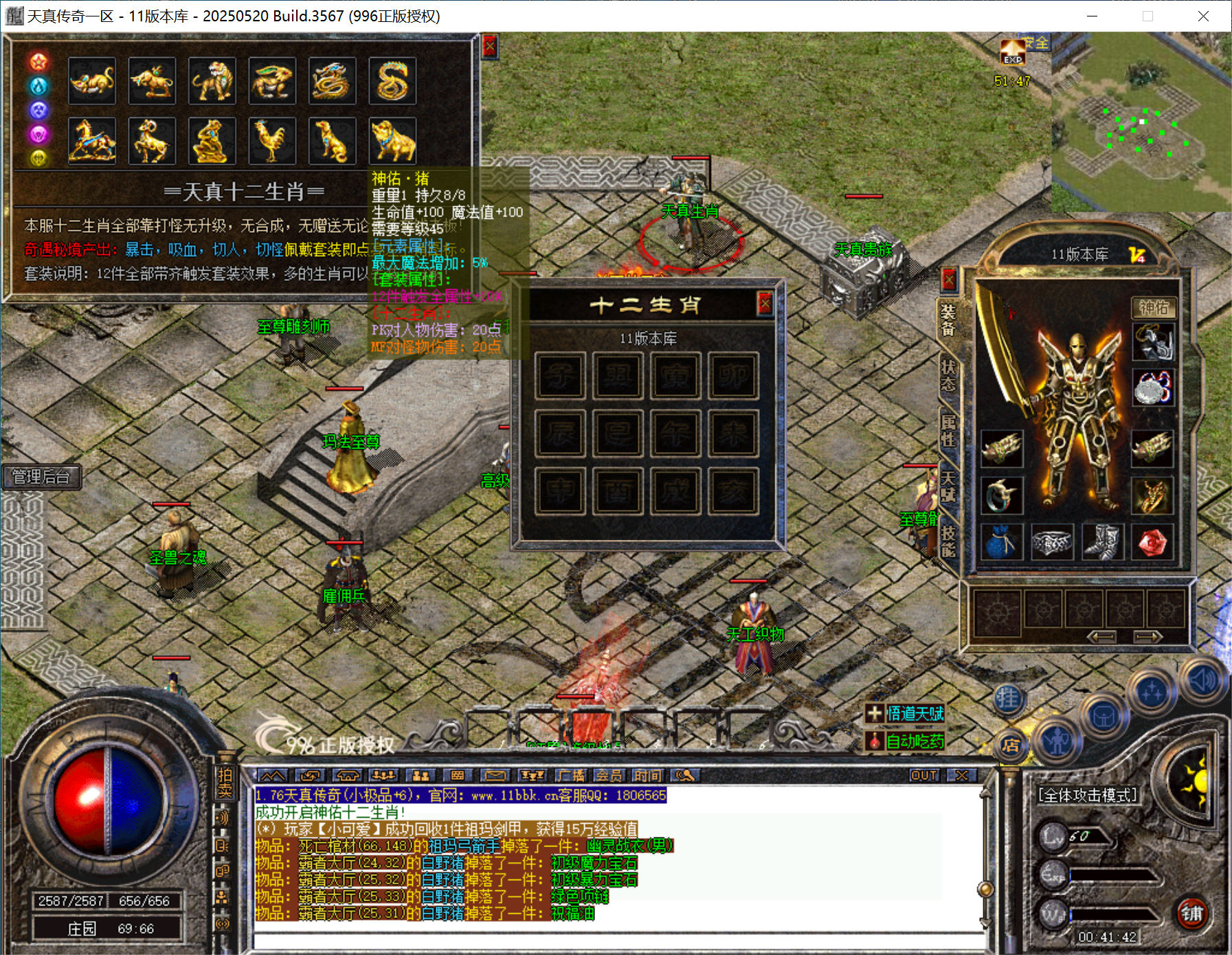Viewport: 1232px width, 955px height.
Task: Click the 神佑 button on character panel
Action: pyautogui.click(x=1153, y=308)
